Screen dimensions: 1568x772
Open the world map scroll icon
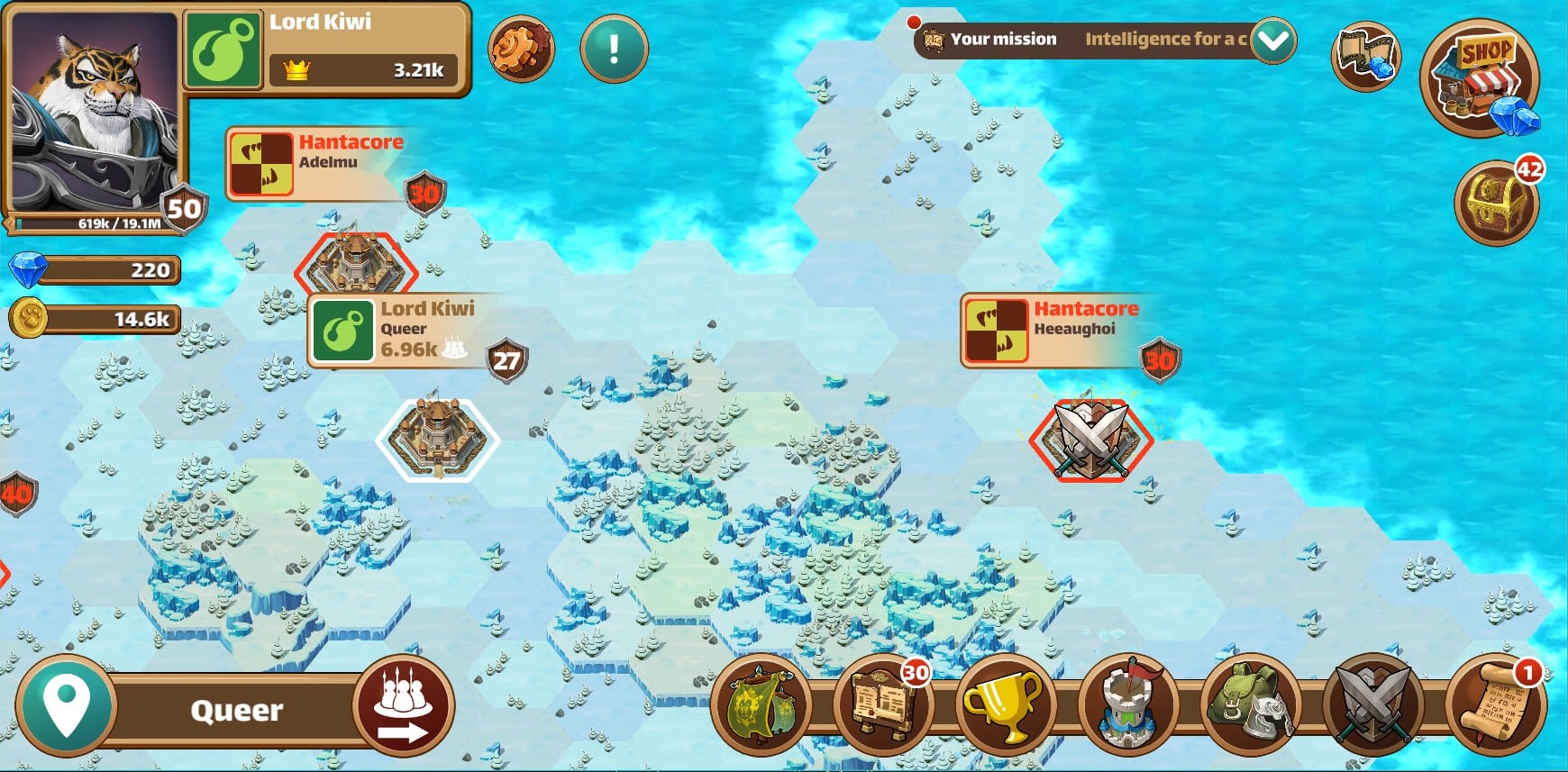click(1365, 56)
